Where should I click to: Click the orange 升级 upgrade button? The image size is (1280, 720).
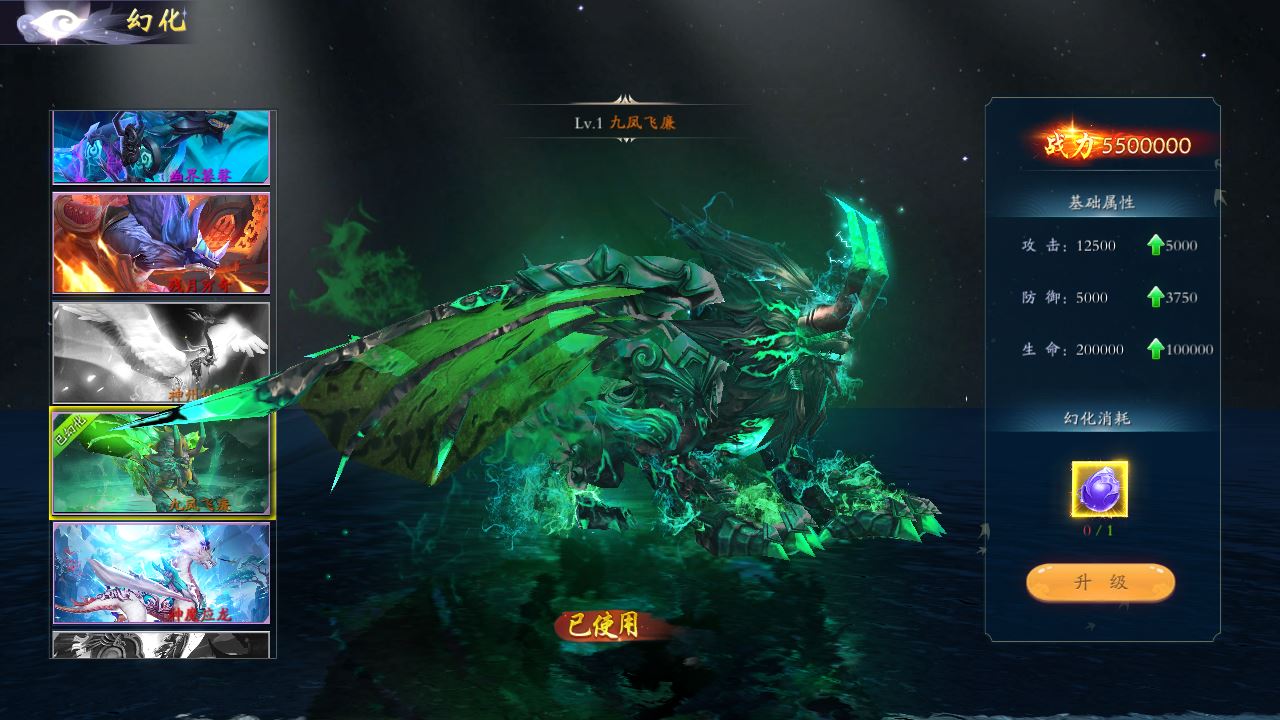point(1100,583)
